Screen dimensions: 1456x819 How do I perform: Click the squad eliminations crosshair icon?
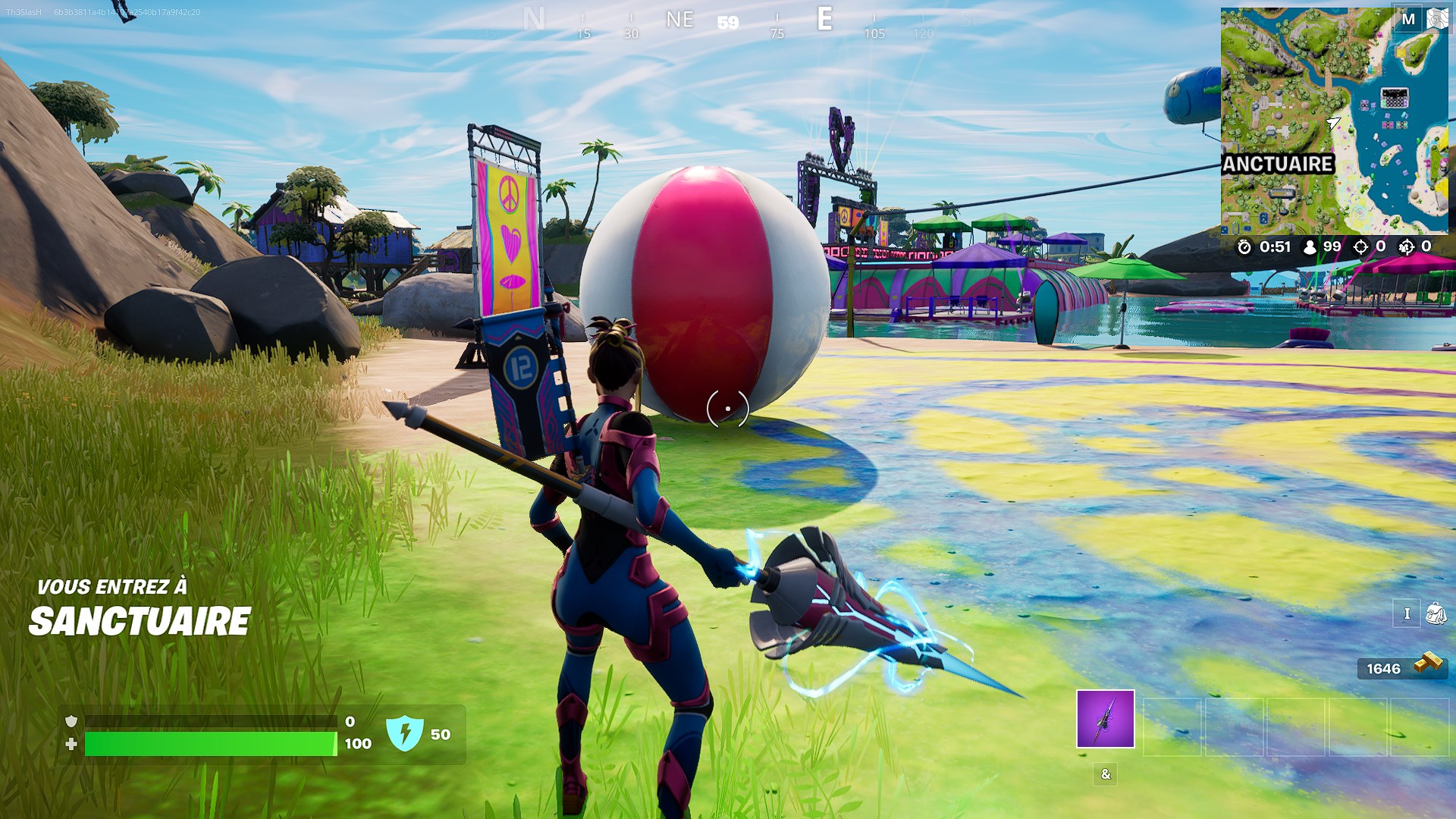point(1405,246)
